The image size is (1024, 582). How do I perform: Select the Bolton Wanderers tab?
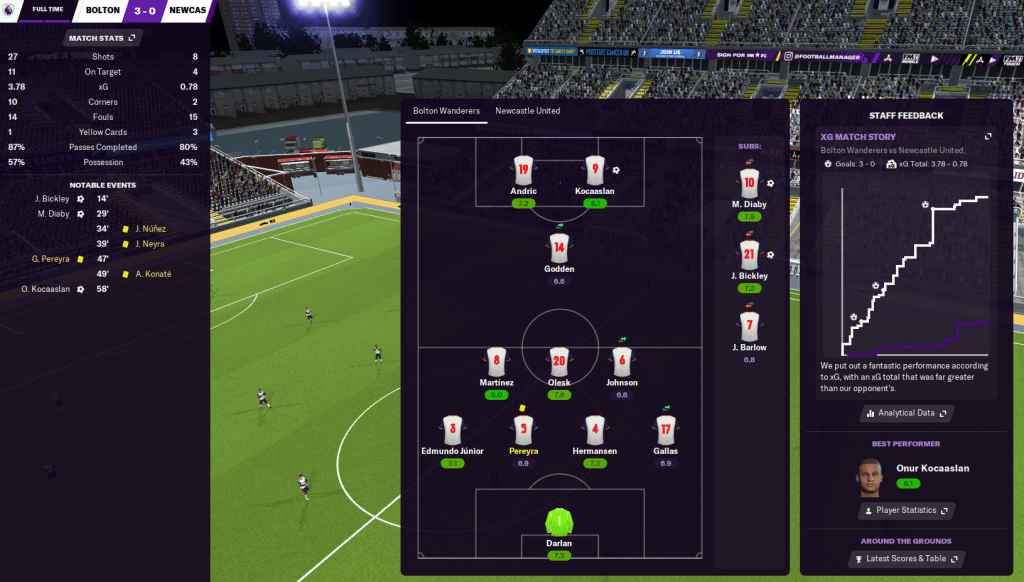[446, 111]
